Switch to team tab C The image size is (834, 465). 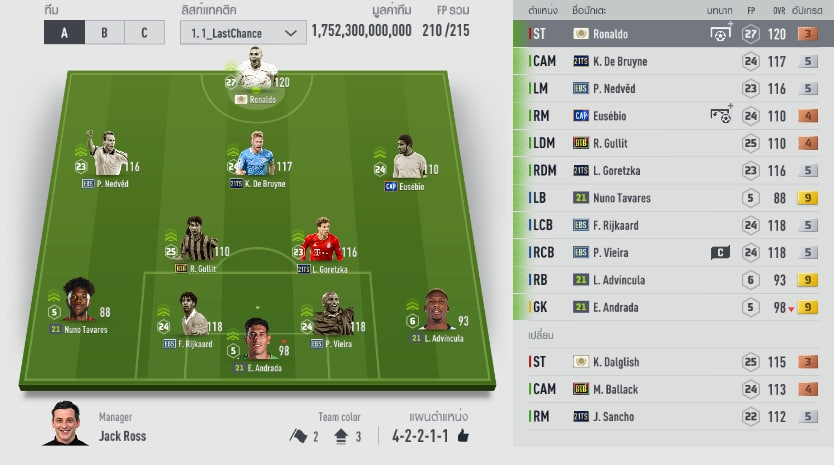143,32
